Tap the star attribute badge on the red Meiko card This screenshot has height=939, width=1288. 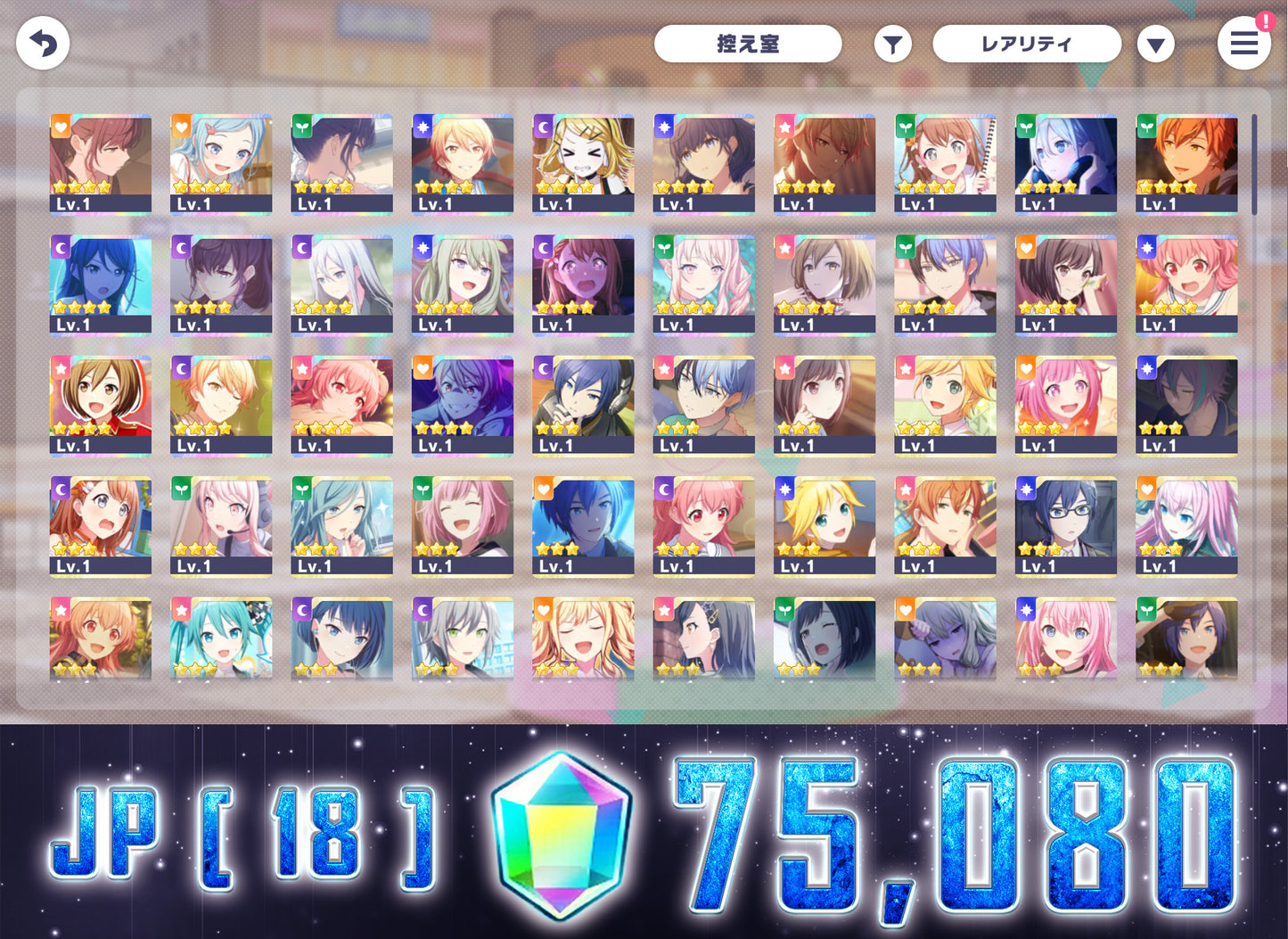click(x=60, y=367)
